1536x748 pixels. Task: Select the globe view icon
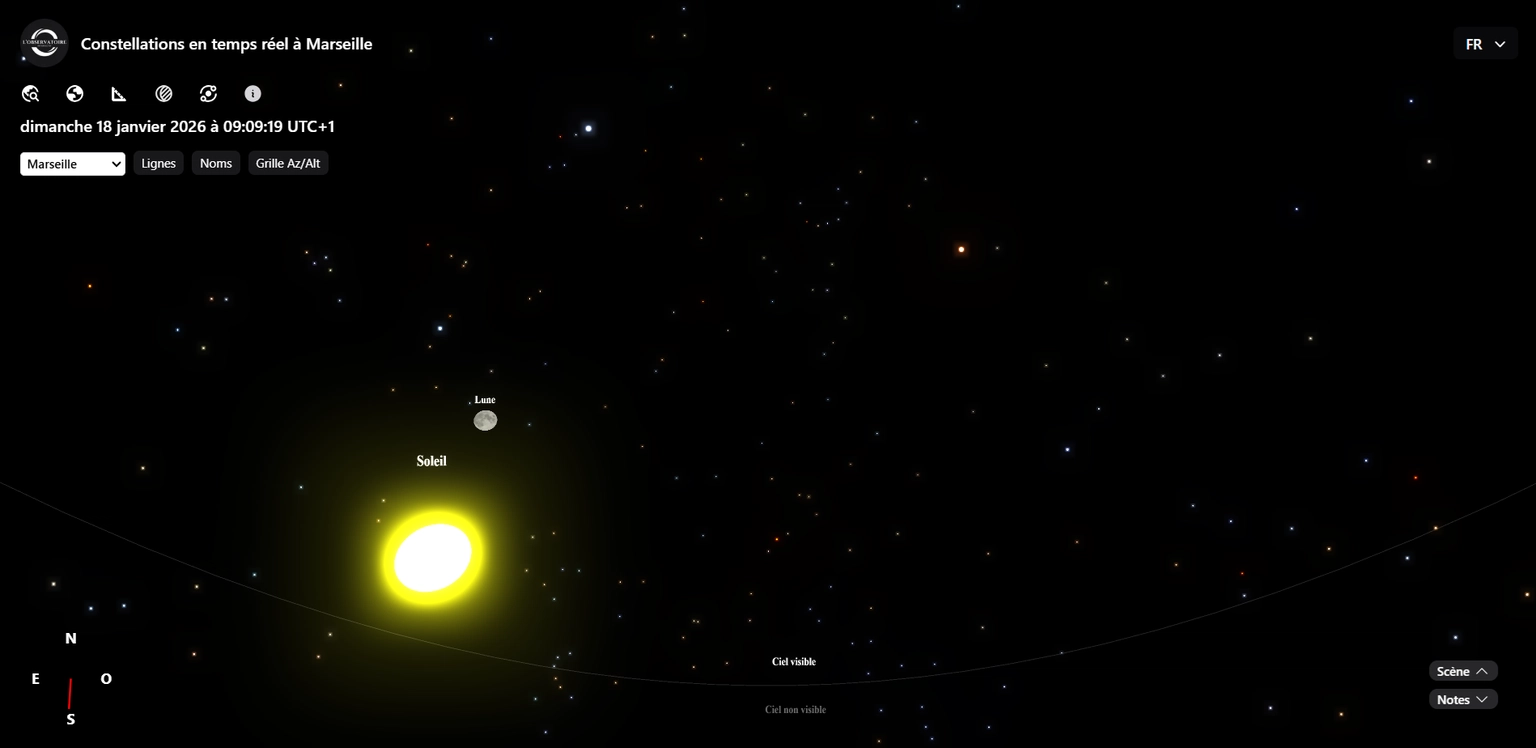click(74, 93)
